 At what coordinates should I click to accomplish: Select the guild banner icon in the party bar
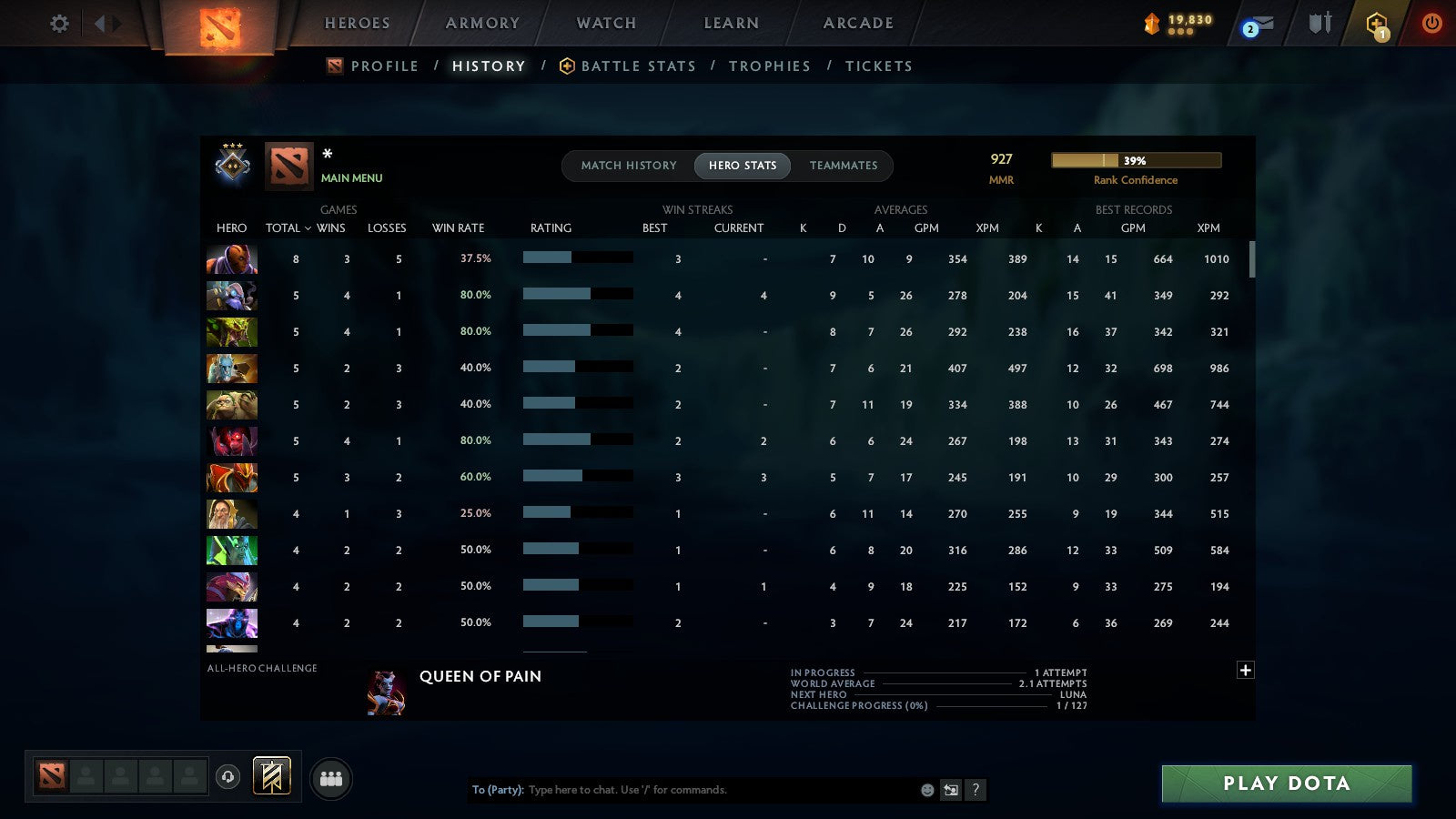[270, 774]
